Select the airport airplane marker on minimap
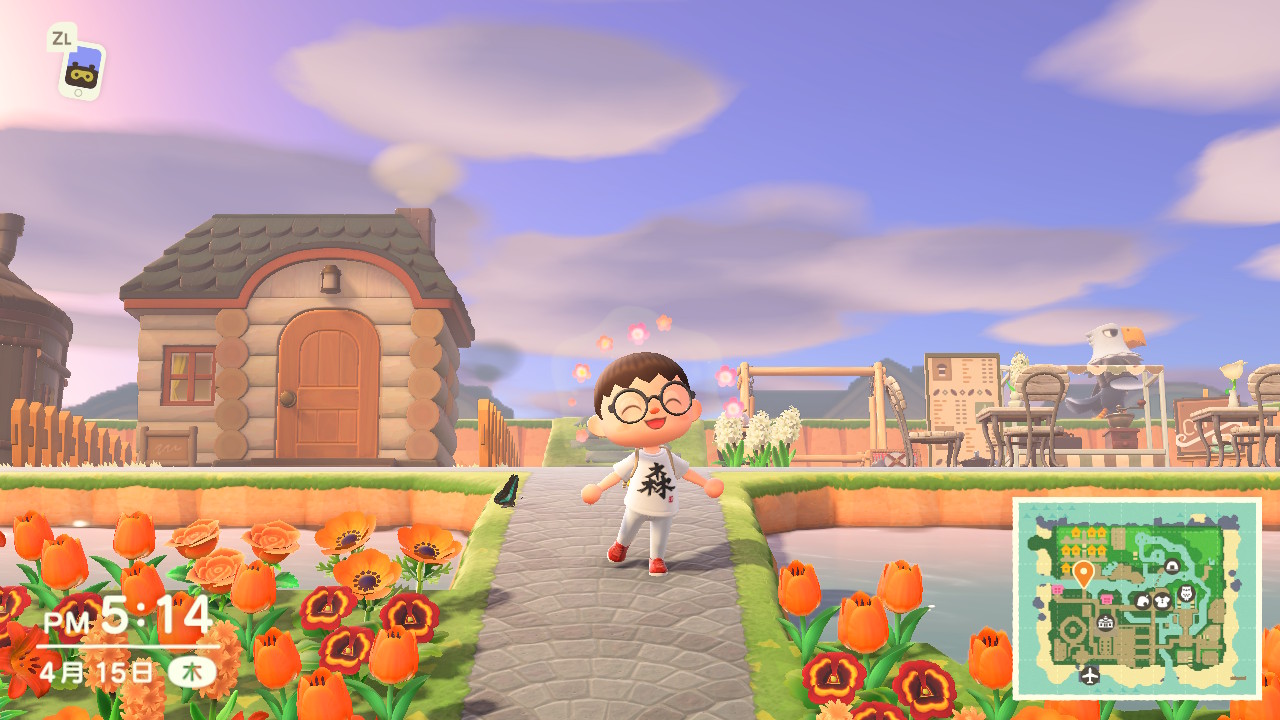Viewport: 1280px width, 720px height. (x=1089, y=675)
